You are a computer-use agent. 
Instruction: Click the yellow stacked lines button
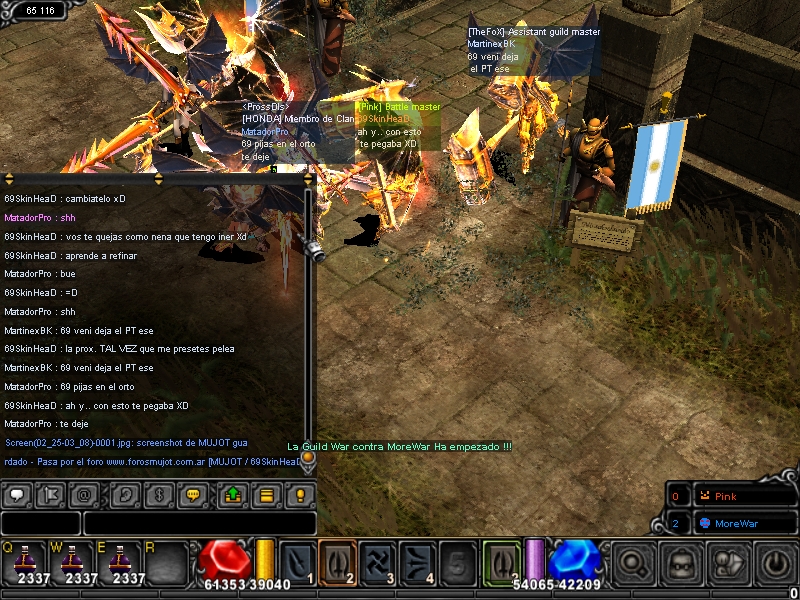click(266, 494)
